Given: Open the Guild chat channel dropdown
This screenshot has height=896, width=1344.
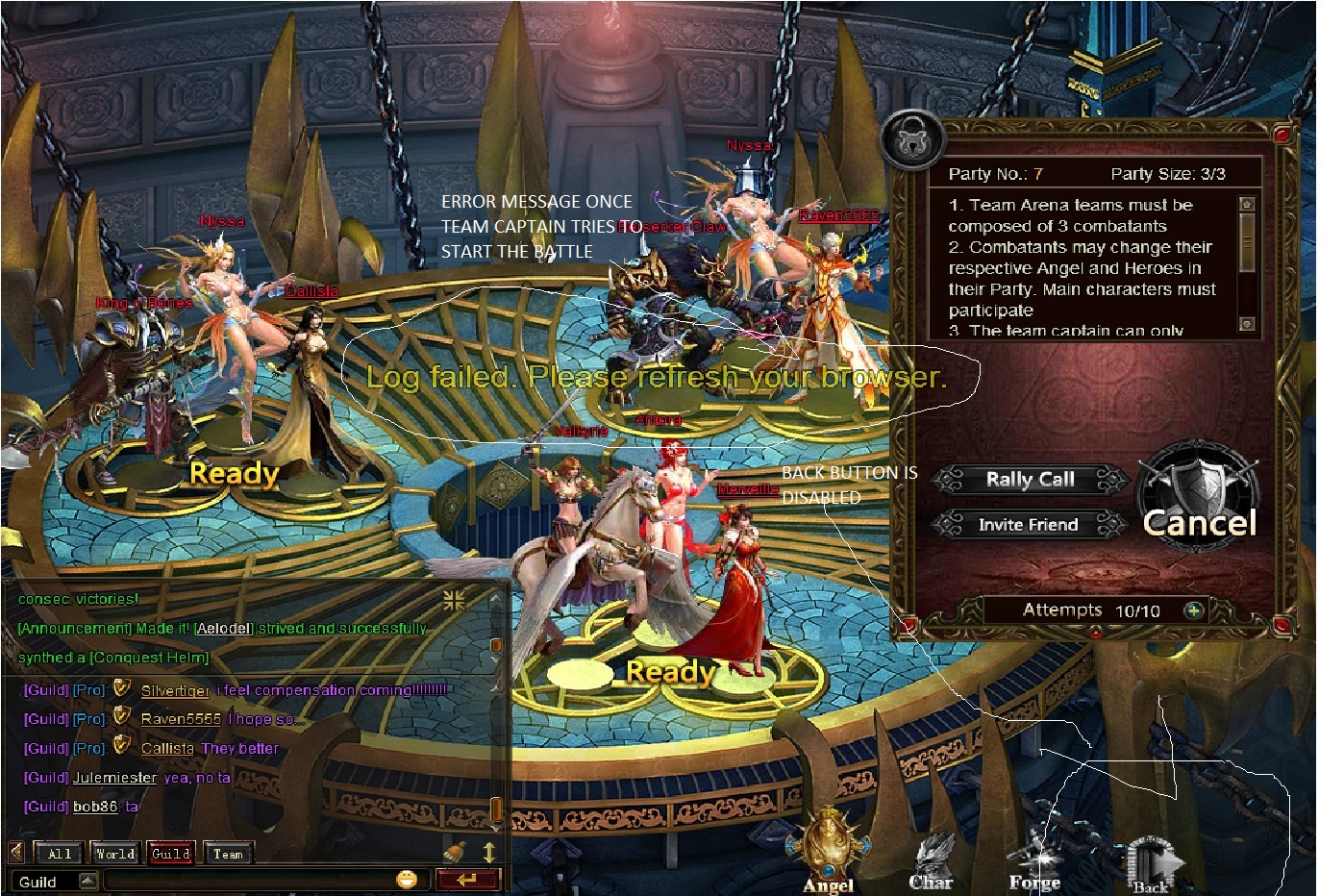Looking at the screenshot, I should point(87,881).
